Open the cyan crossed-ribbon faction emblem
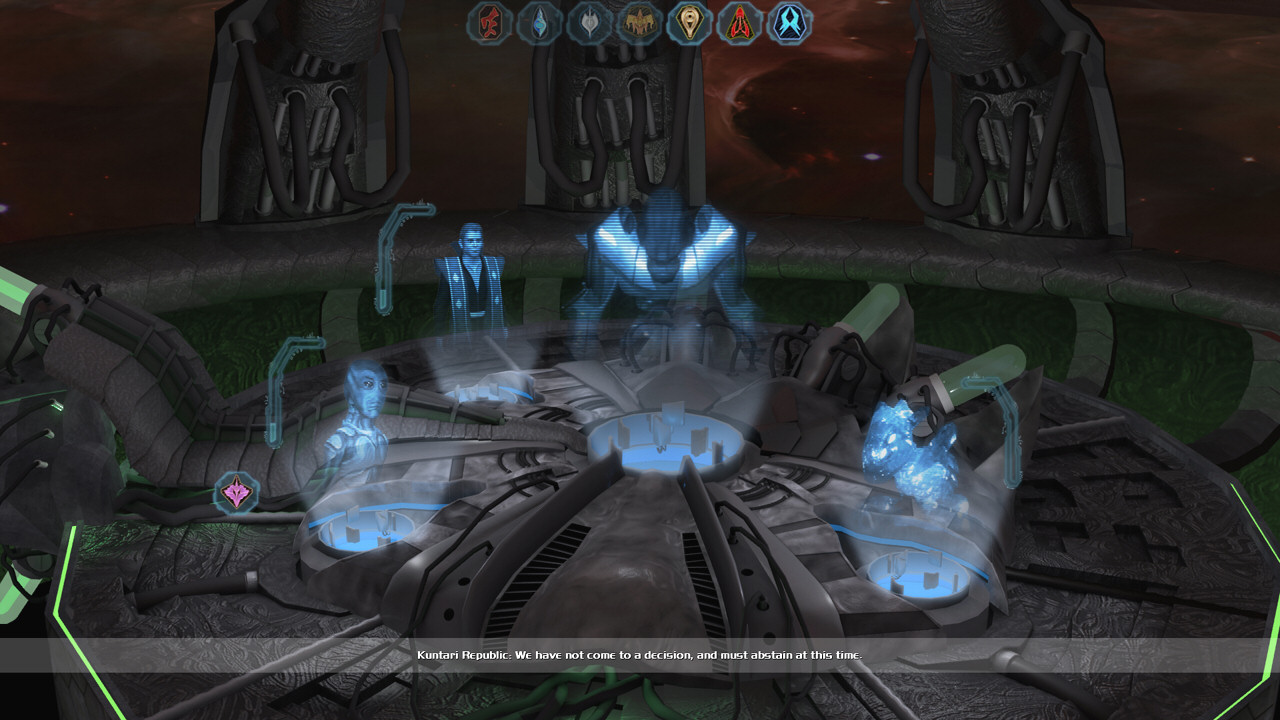Viewport: 1280px width, 720px height. [789, 22]
